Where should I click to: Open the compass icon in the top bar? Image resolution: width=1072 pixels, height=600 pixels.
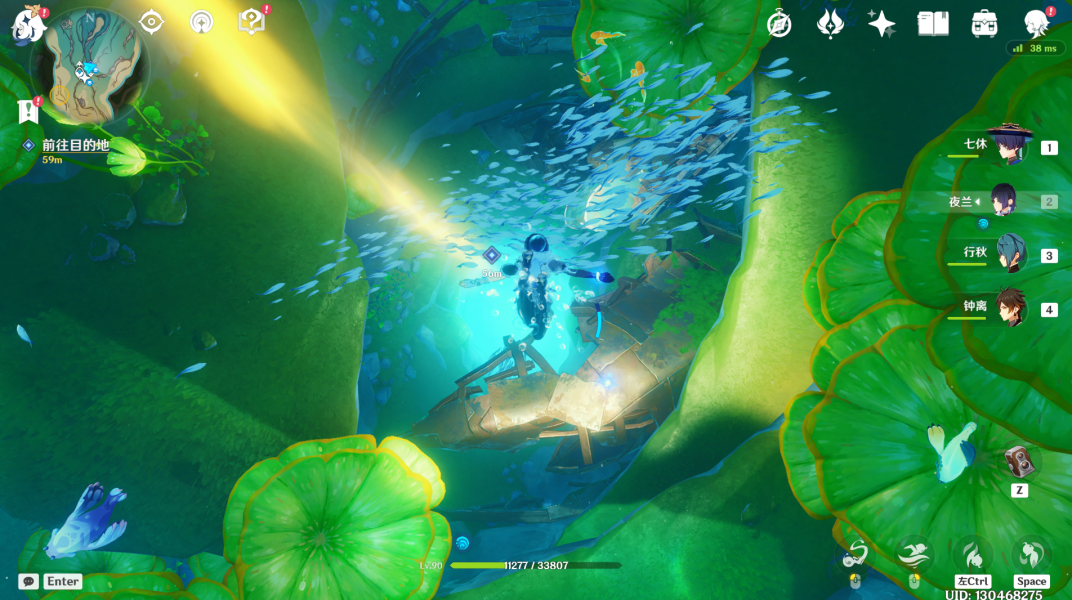[779, 24]
